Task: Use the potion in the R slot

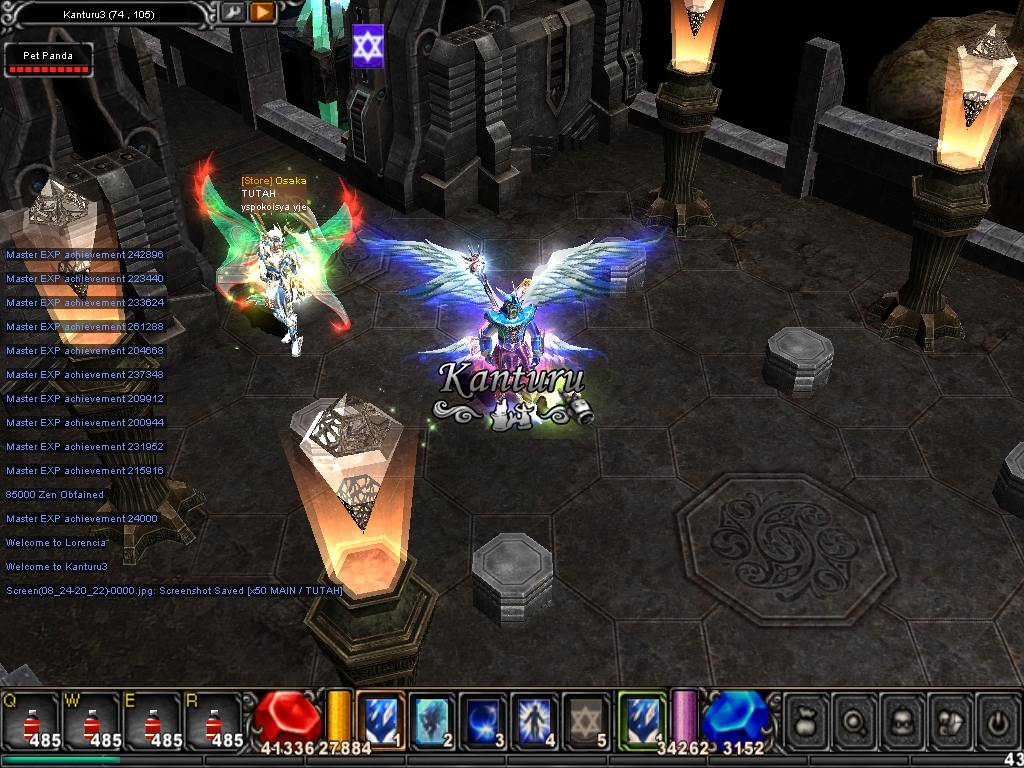Action: (x=214, y=721)
